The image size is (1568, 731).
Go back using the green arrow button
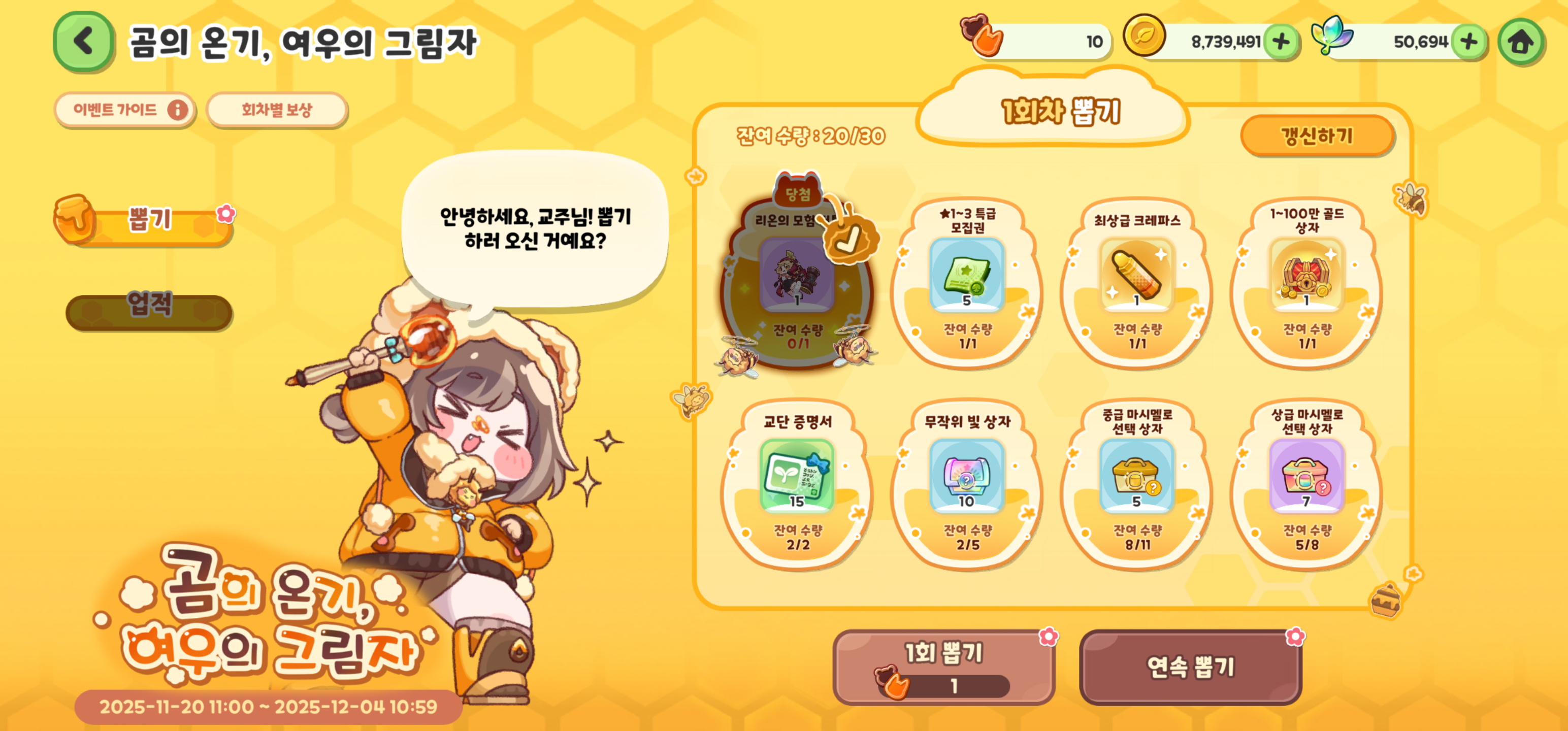(83, 42)
